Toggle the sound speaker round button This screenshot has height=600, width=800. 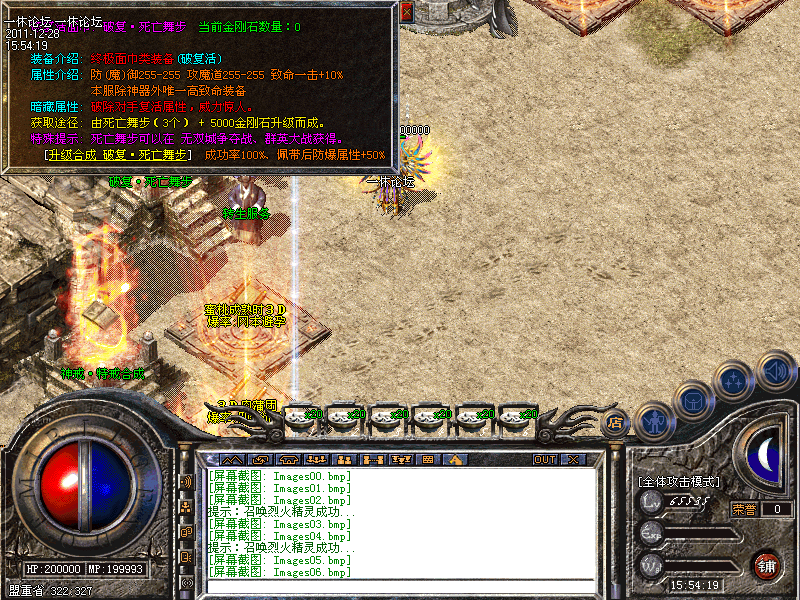tap(775, 370)
